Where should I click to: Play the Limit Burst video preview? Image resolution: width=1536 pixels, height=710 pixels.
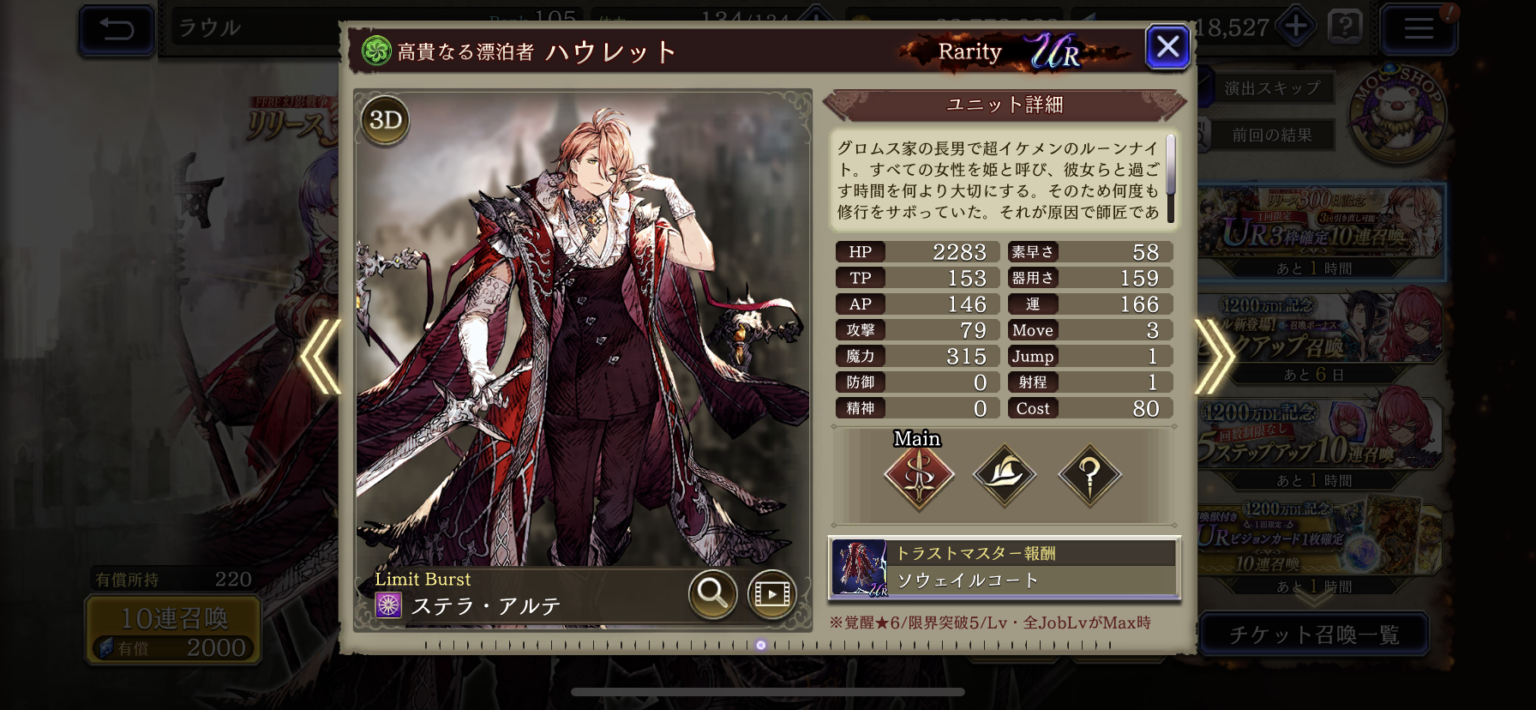[771, 594]
